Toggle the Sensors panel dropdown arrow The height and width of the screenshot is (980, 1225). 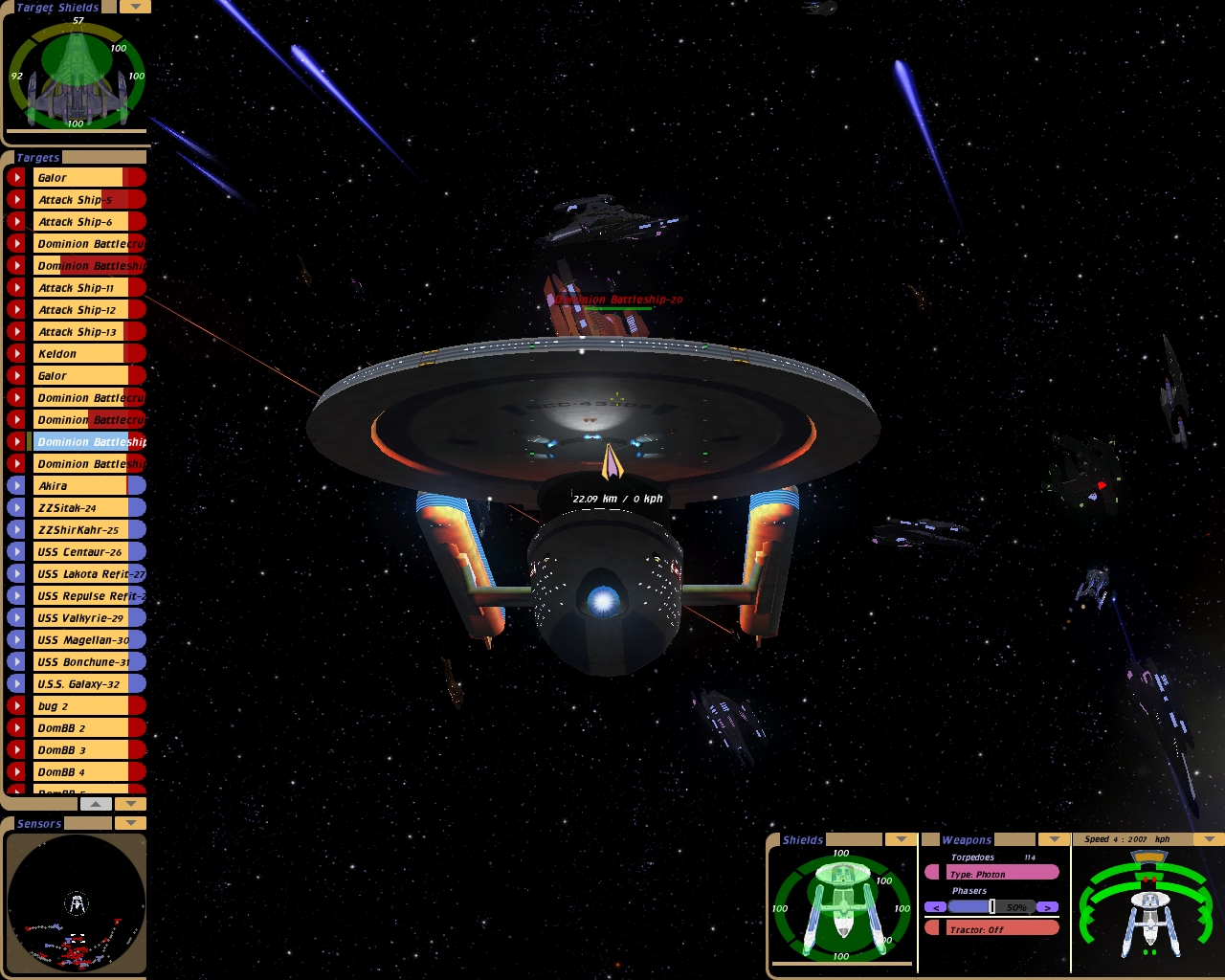pyautogui.click(x=130, y=823)
